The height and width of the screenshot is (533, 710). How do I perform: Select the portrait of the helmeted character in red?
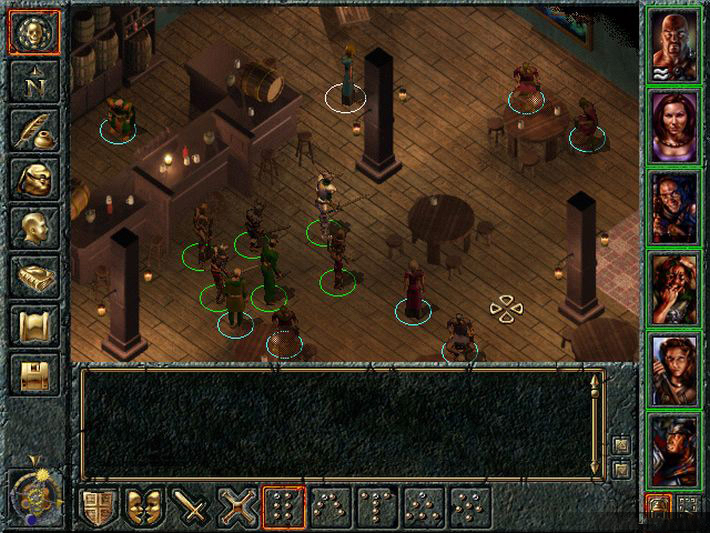(673, 450)
